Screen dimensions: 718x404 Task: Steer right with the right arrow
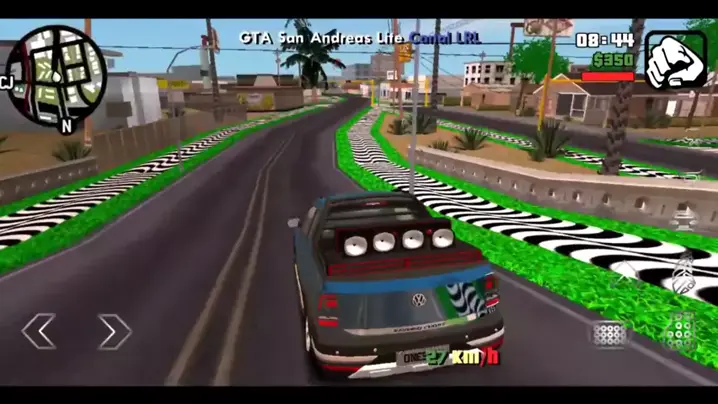(114, 331)
